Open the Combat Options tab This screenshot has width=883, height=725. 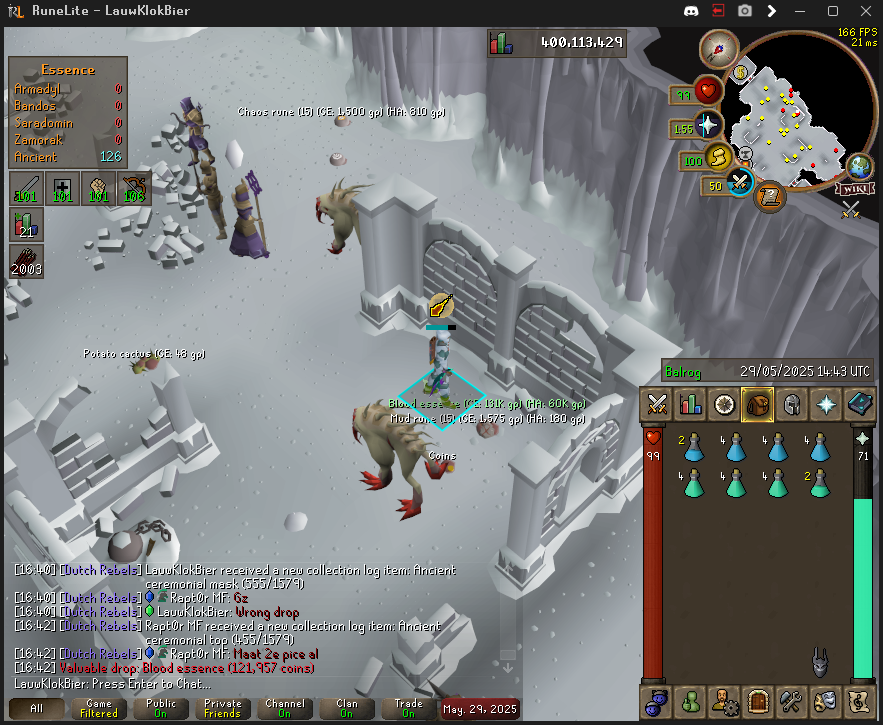(x=657, y=404)
